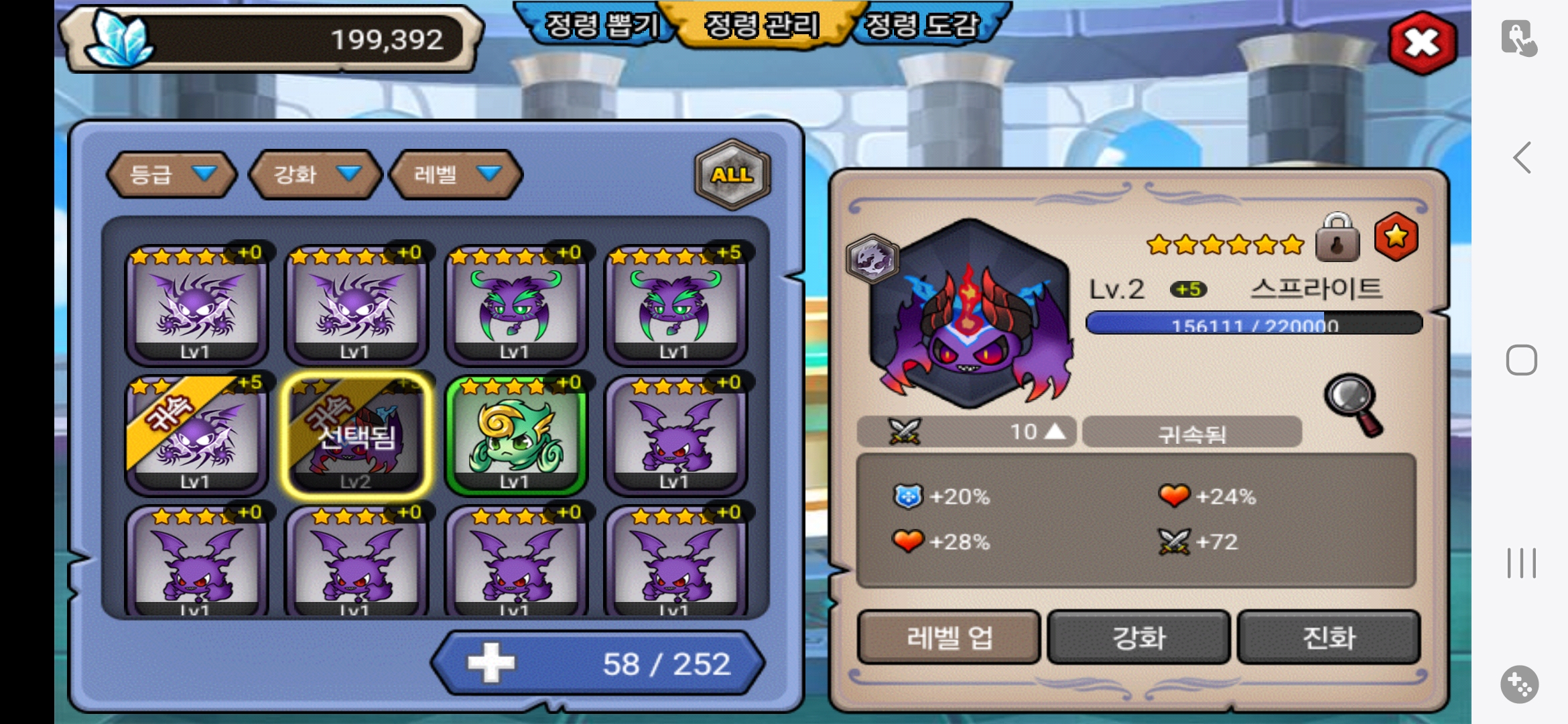Open 진화 evolution for this spirit
Image resolution: width=1568 pixels, height=724 pixels.
point(1329,637)
